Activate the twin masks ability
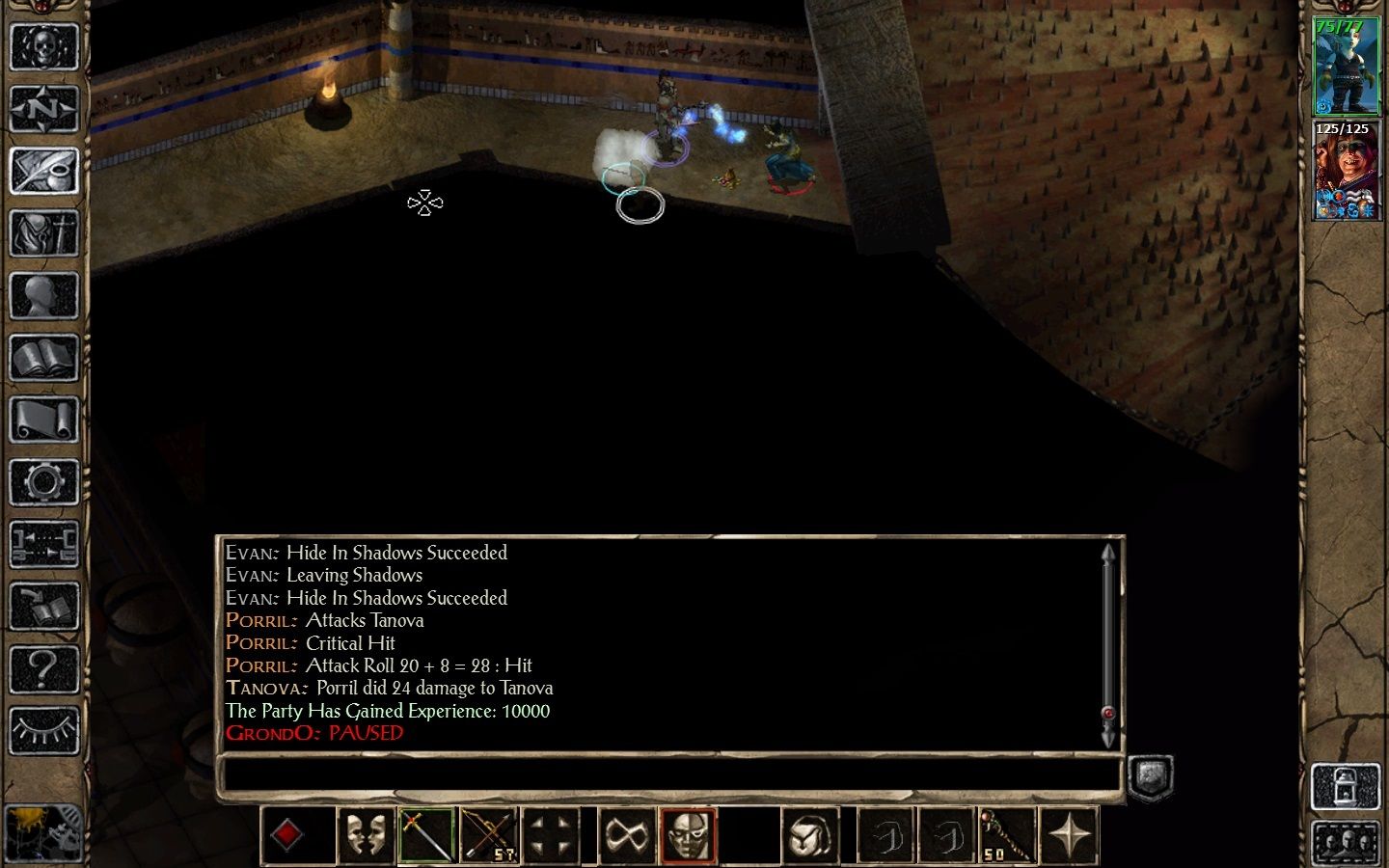Screen dimensions: 1389x868 coord(365,835)
